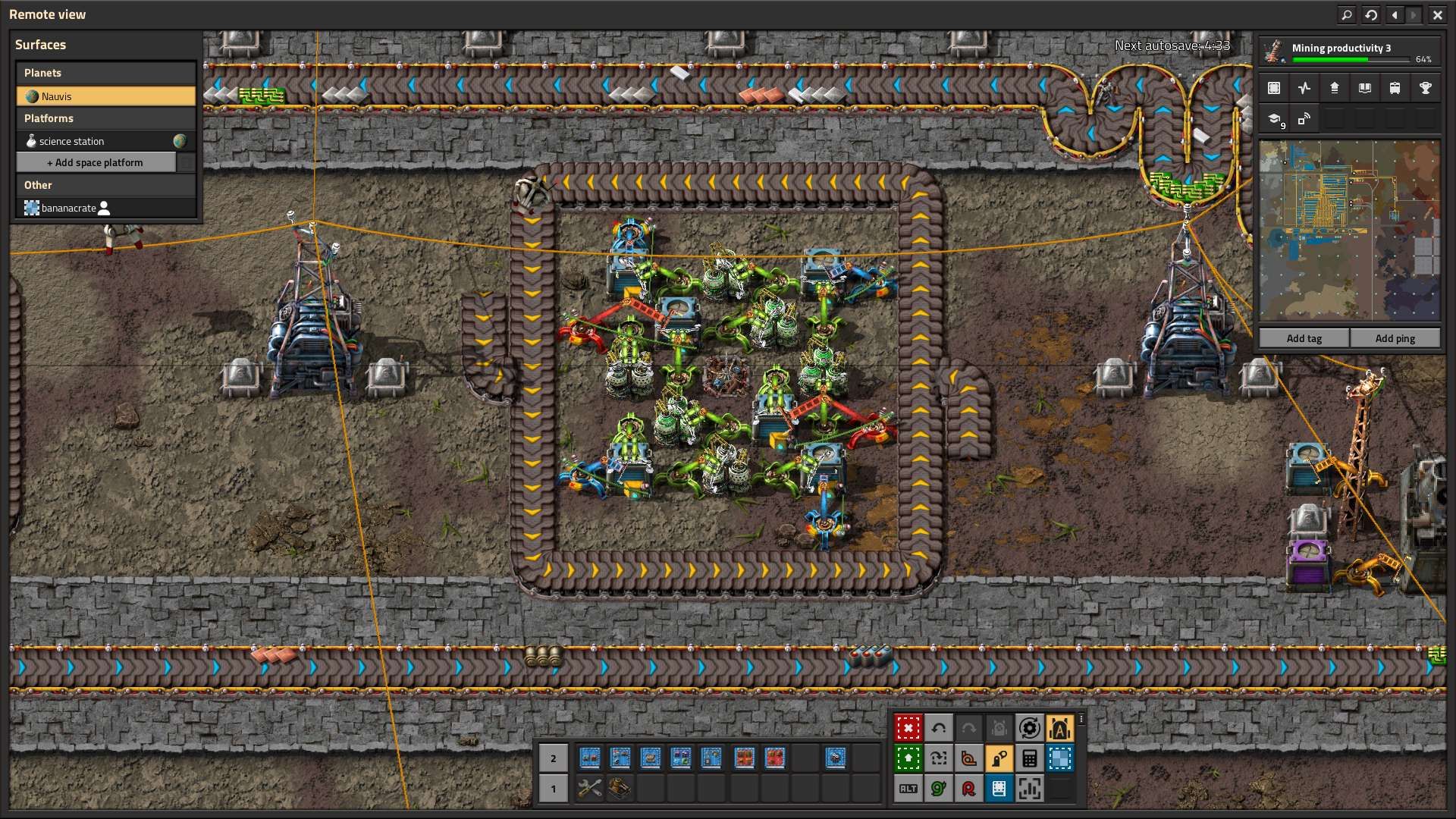
Task: Choose the green upgrade planner tool
Action: [x=908, y=758]
